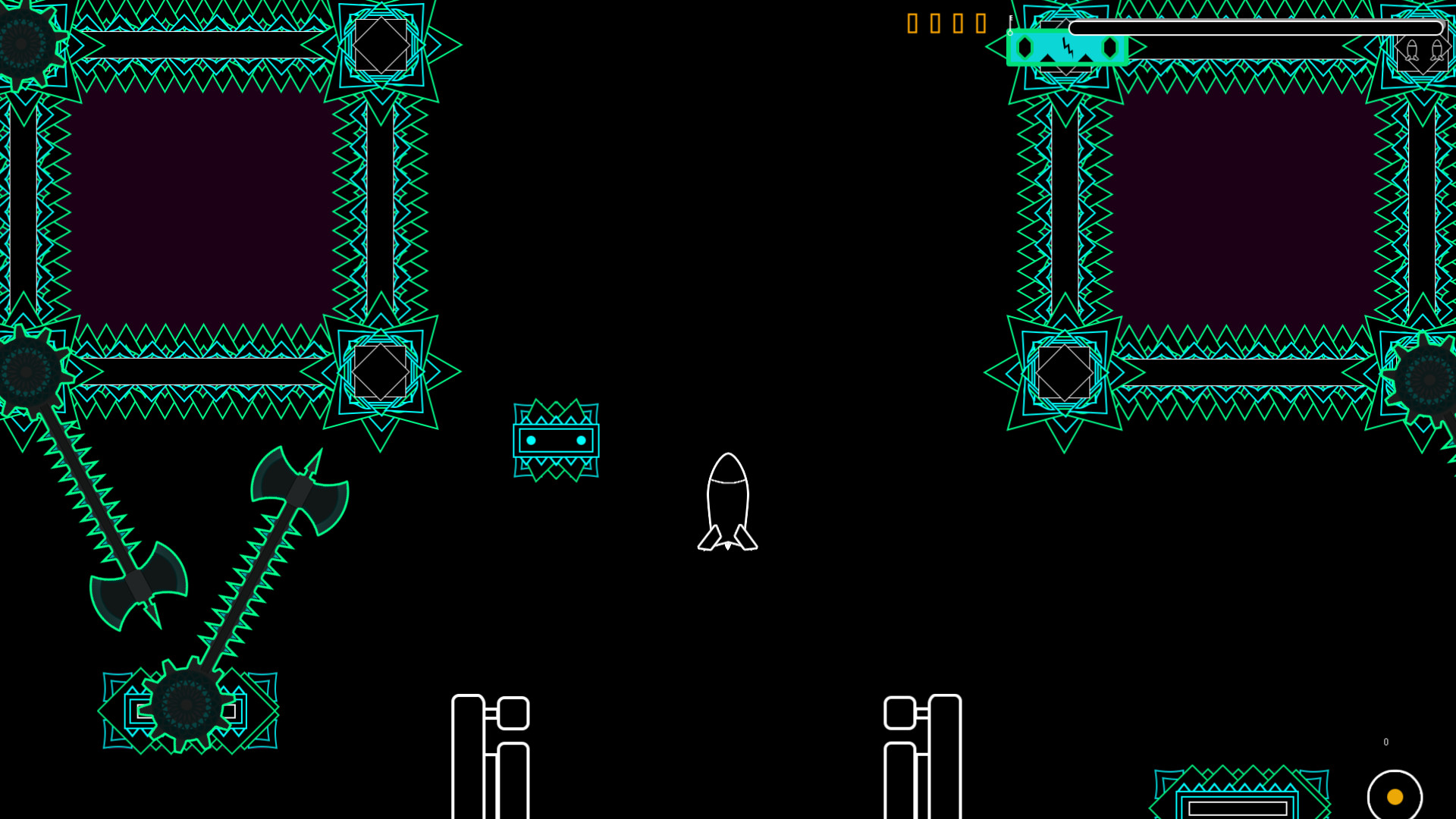This screenshot has width=1456, height=819.
Task: Click the orange coin inside the white circle
Action: [1396, 797]
